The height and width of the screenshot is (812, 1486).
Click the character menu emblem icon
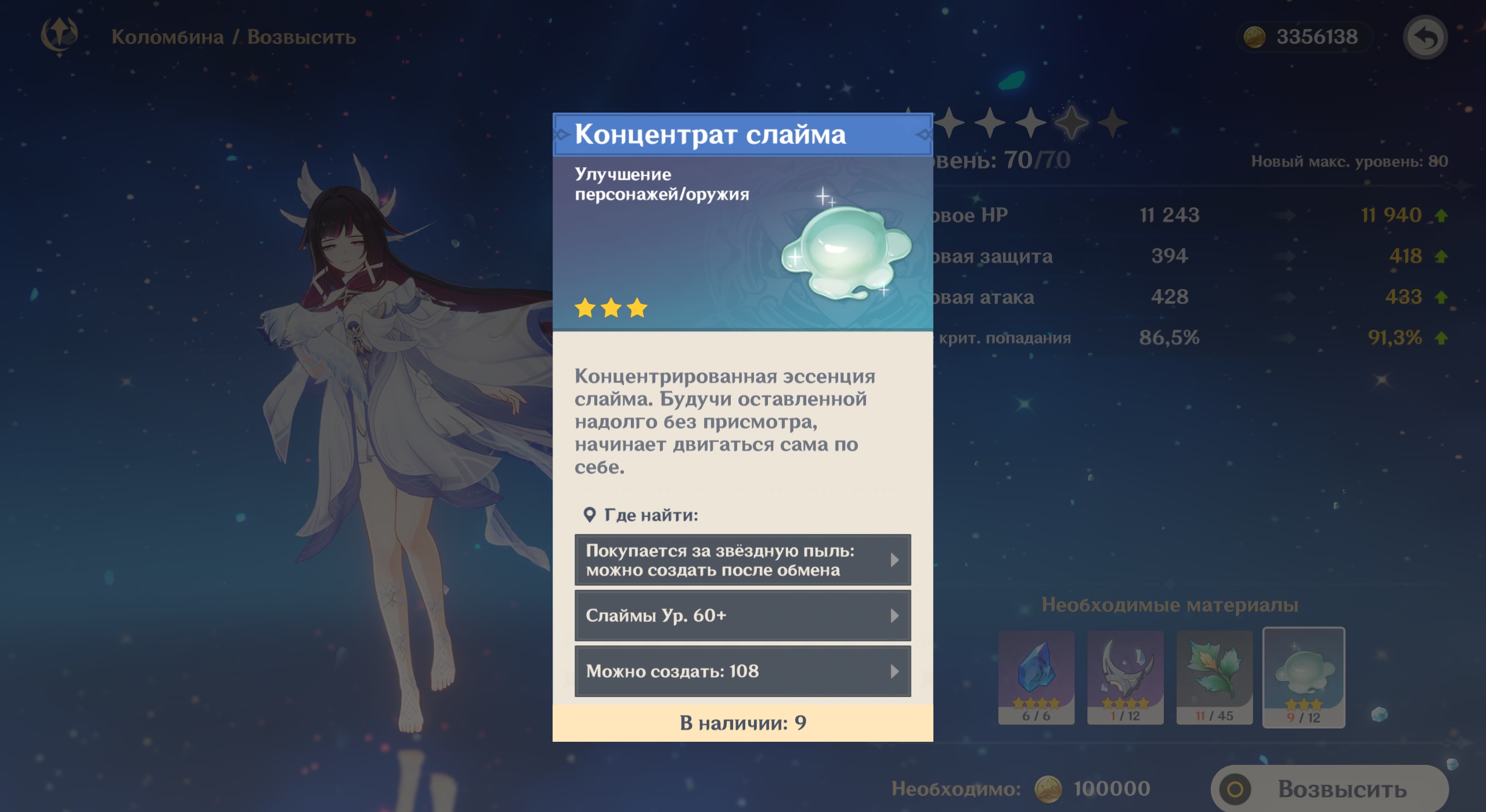point(59,36)
